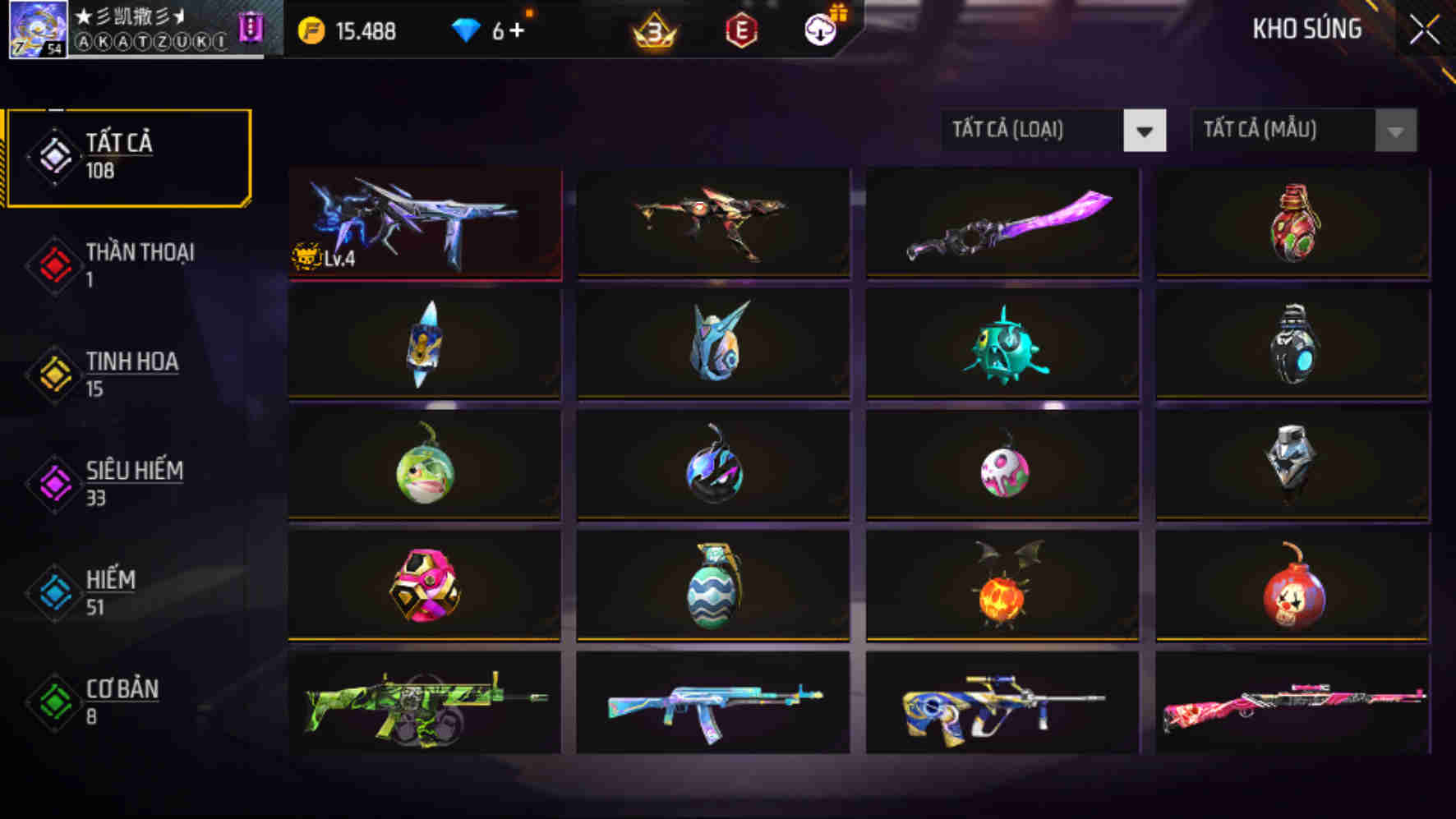Open the gold coin balance display
Image resolution: width=1456 pixels, height=819 pixels.
point(353,32)
